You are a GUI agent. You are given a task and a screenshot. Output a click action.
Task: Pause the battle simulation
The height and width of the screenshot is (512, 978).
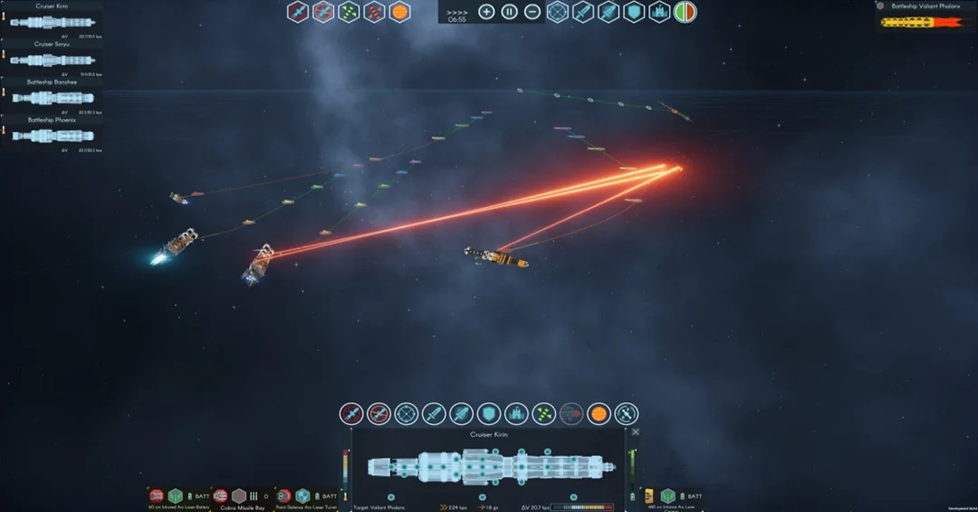tap(509, 12)
